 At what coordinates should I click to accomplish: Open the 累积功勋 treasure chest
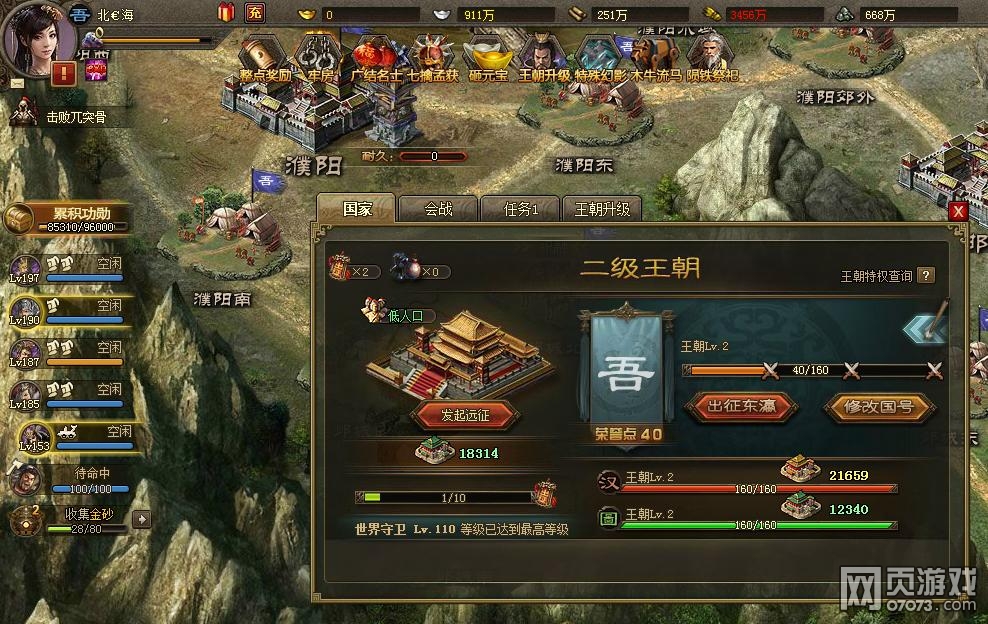tap(22, 218)
